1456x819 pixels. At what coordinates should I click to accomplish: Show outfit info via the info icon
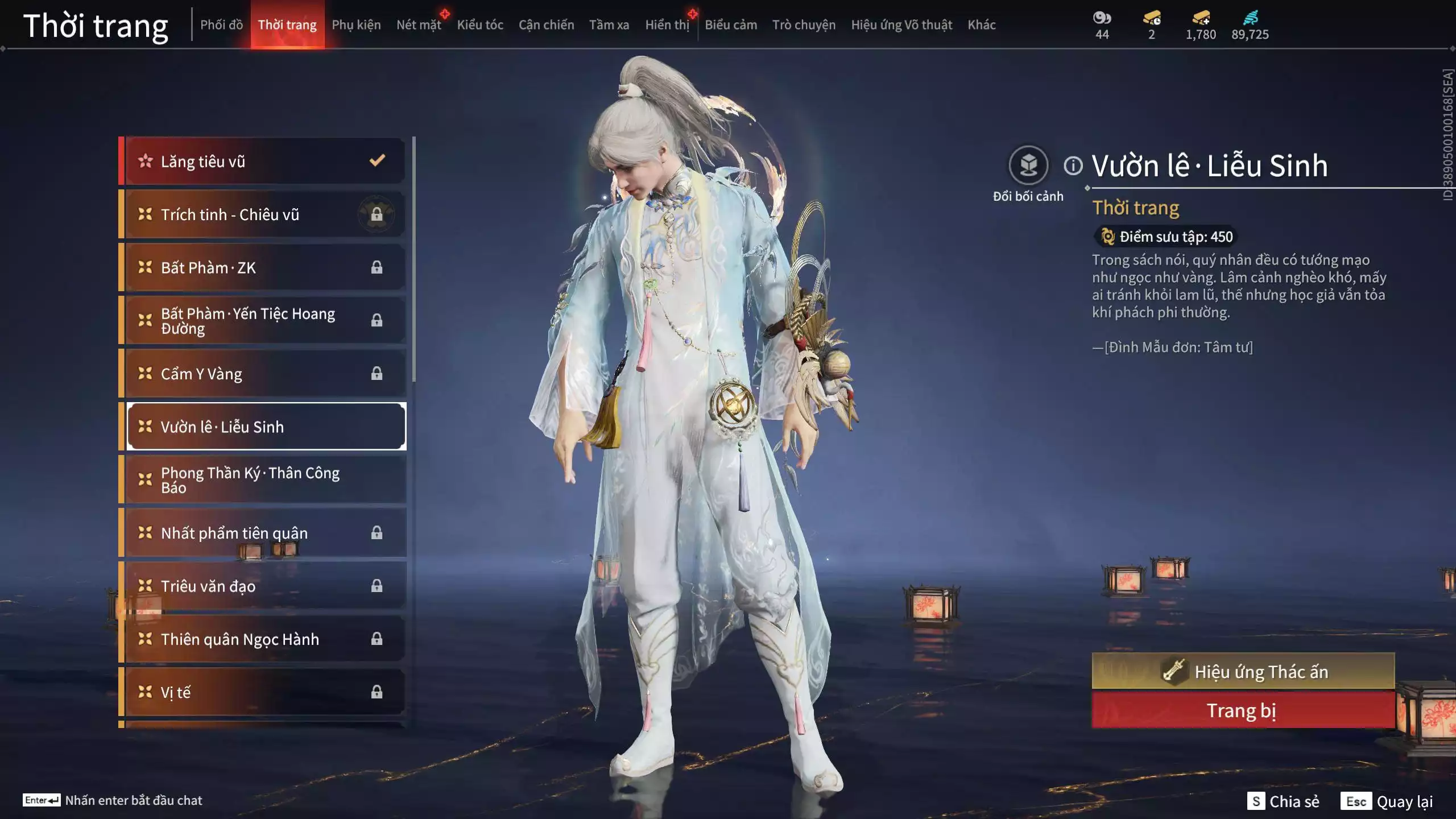click(1073, 166)
